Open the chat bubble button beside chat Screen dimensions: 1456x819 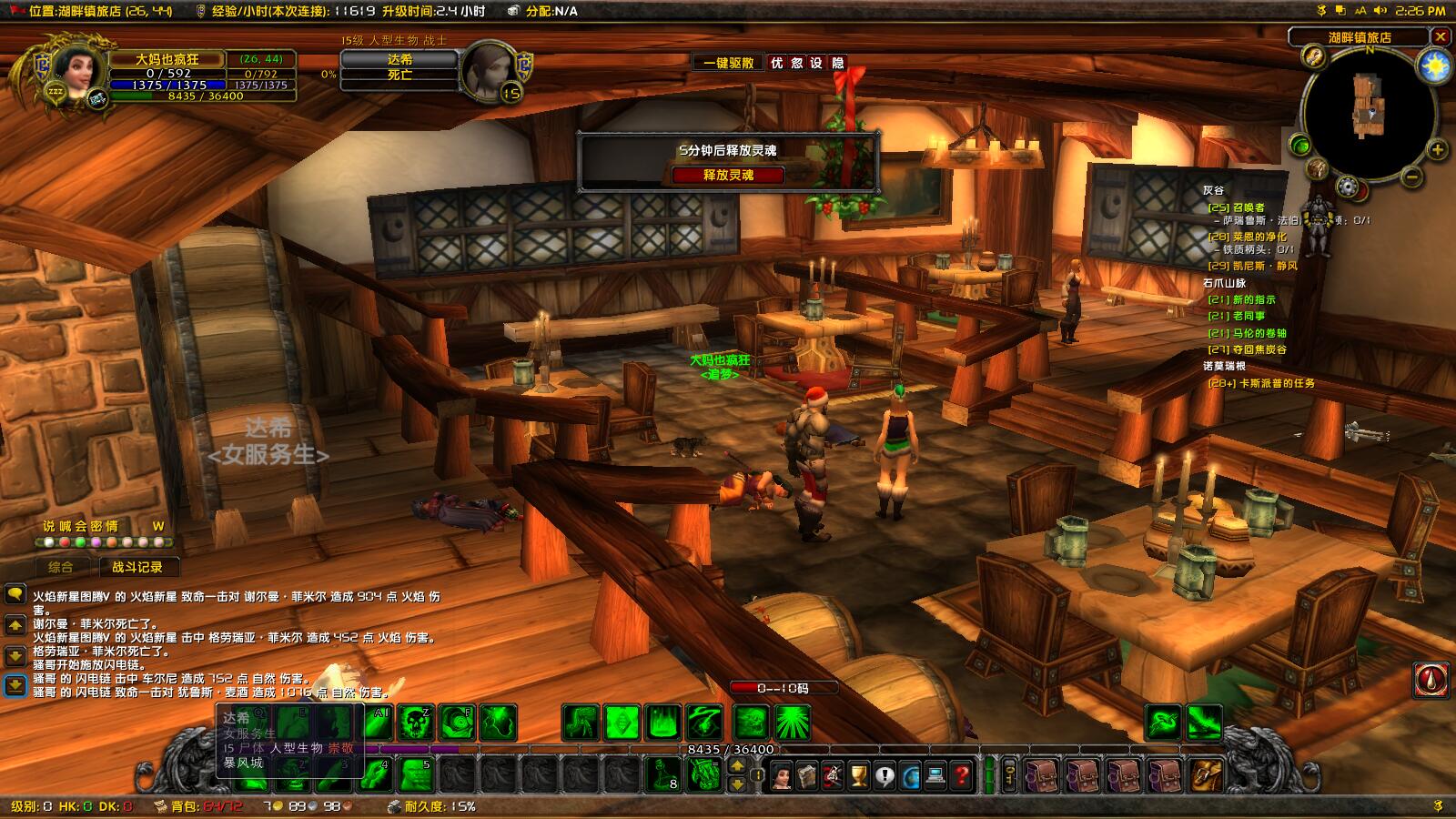[x=15, y=594]
